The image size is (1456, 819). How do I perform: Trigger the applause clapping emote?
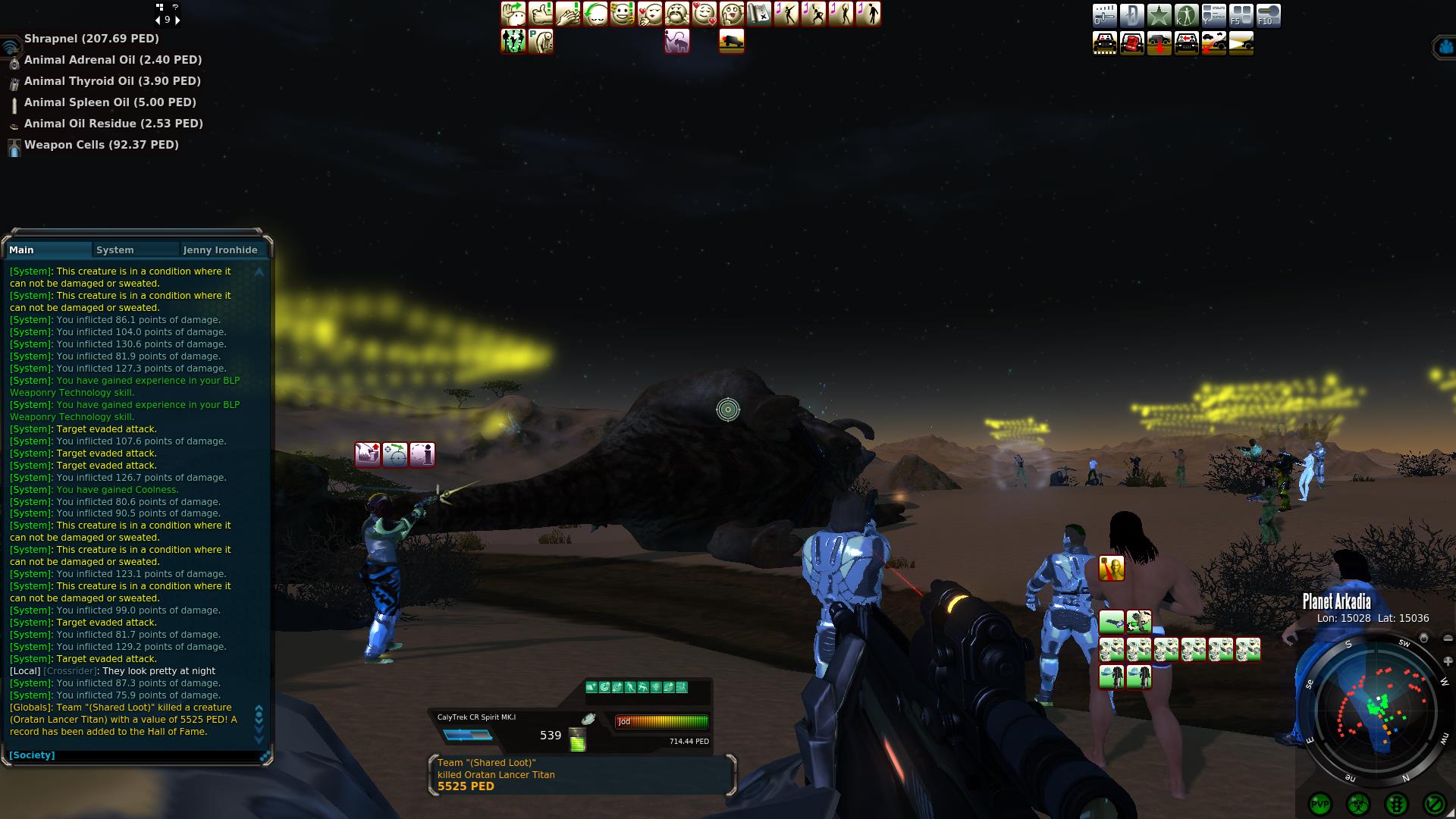(x=568, y=14)
